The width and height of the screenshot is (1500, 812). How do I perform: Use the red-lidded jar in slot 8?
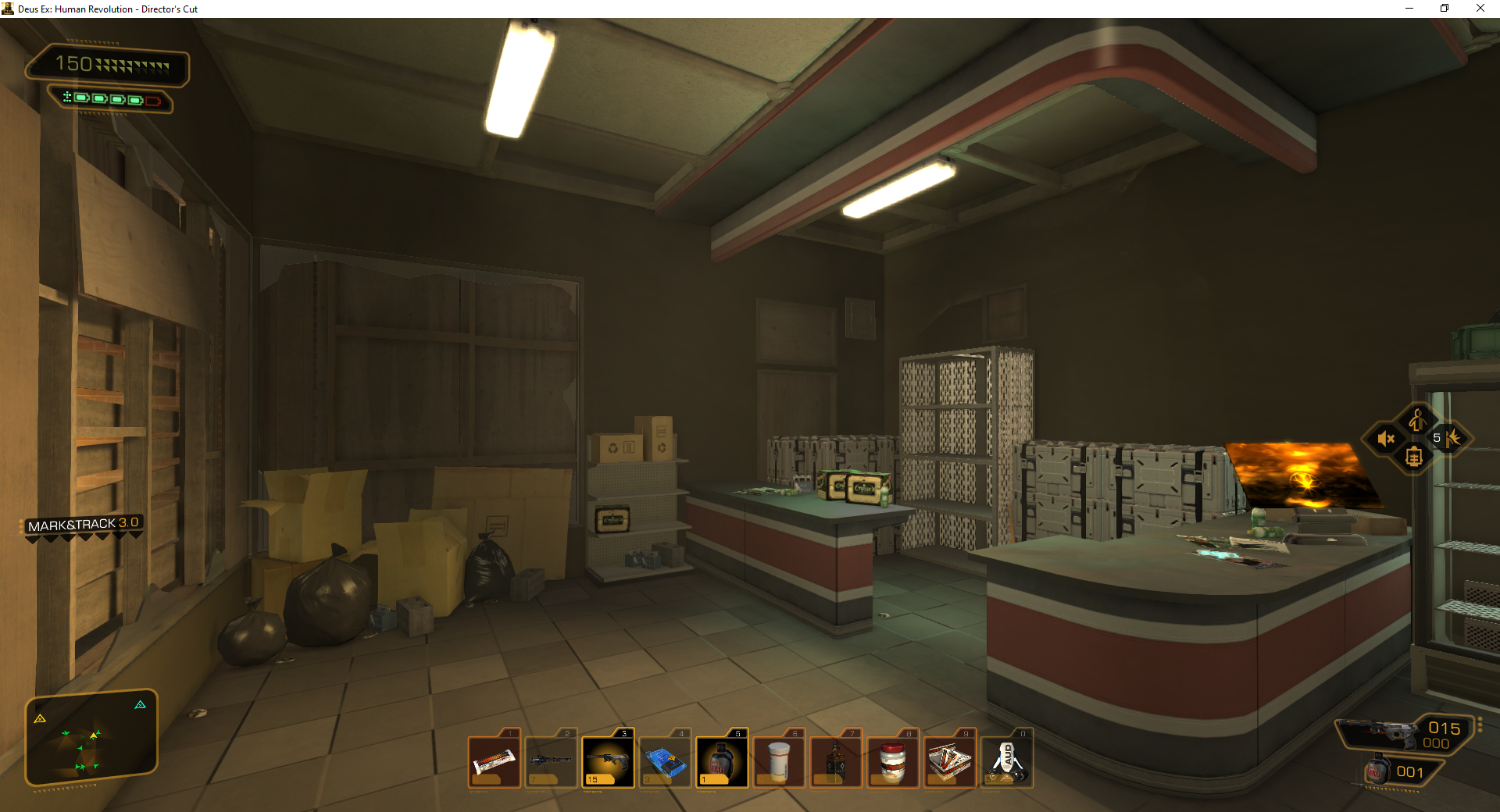893,760
